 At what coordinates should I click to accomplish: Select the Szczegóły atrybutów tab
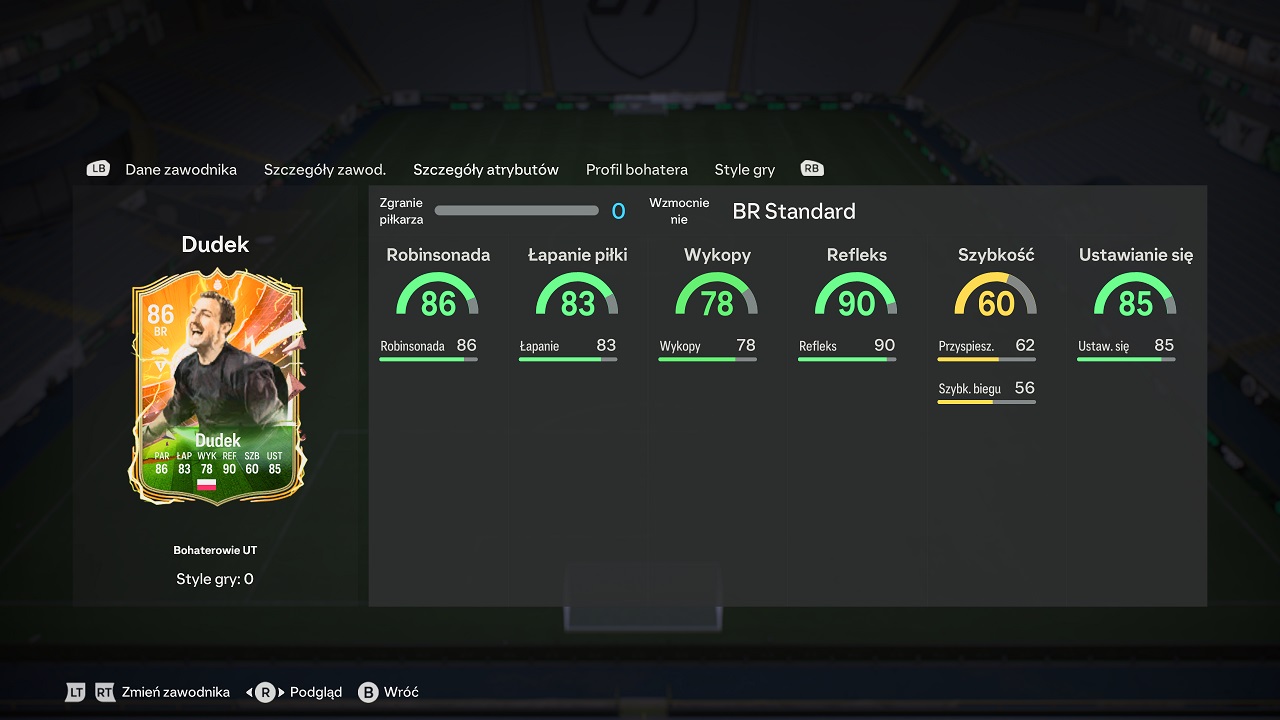(x=485, y=169)
